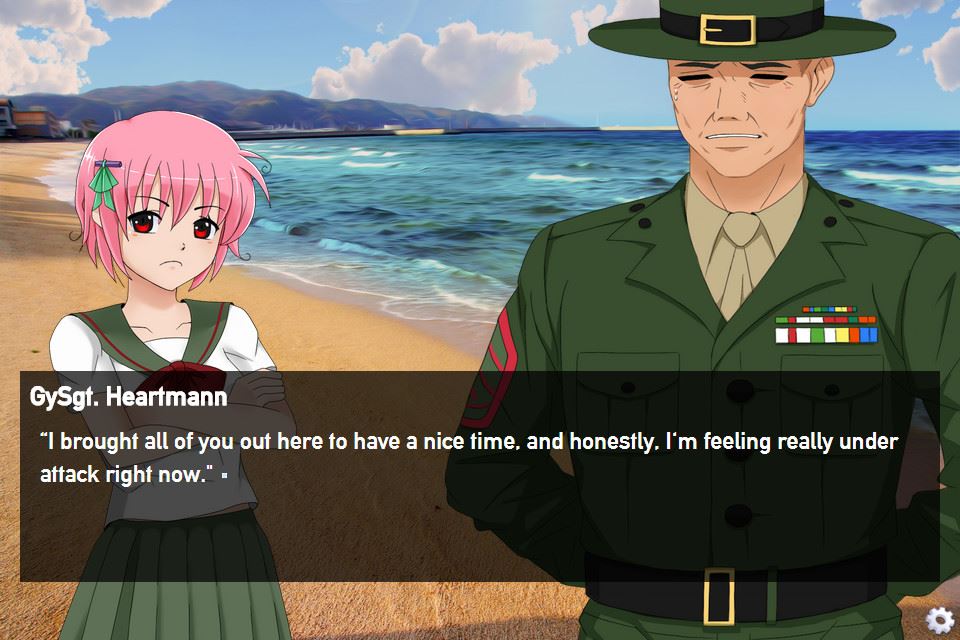Open settings with the gear icon
The width and height of the screenshot is (960, 640).
pos(939,619)
